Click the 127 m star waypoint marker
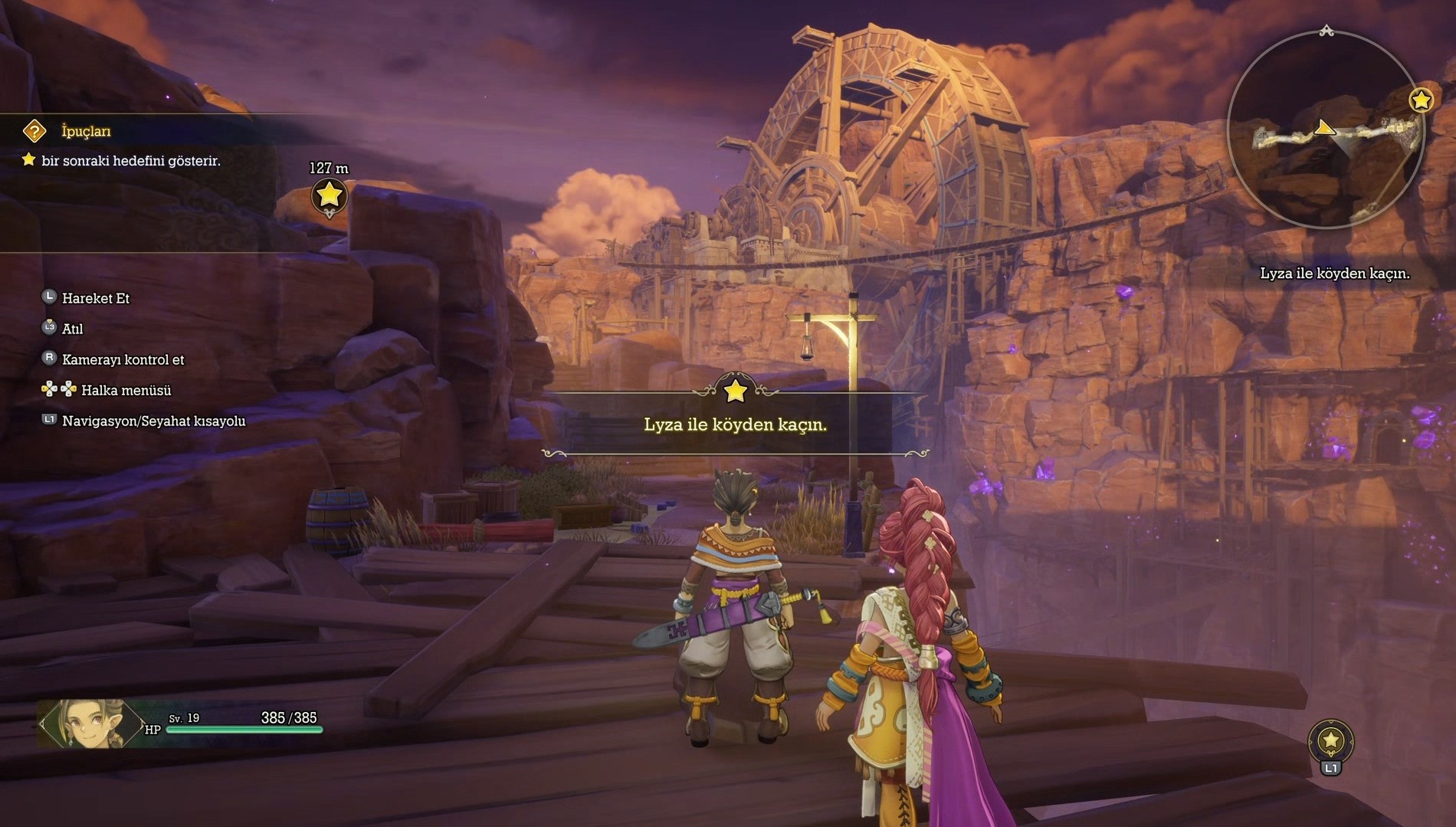The width and height of the screenshot is (1456, 827). [329, 195]
